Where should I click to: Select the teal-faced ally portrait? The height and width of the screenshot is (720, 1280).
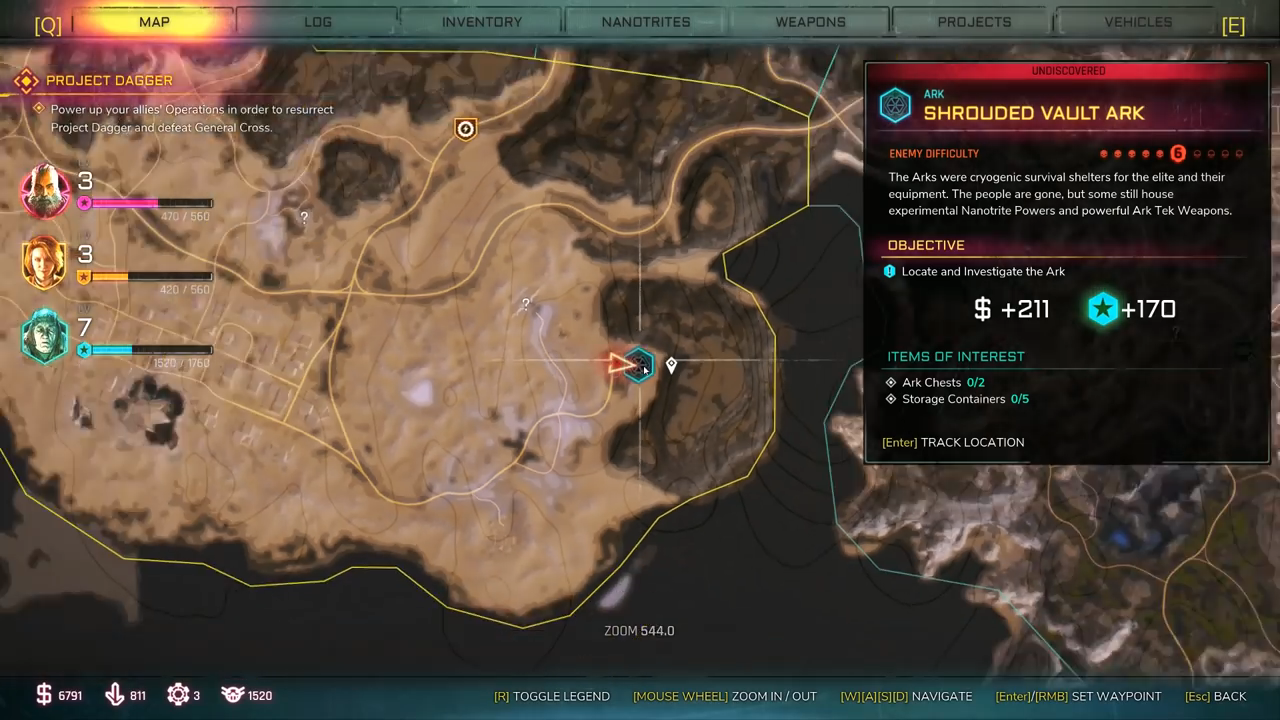pos(45,337)
